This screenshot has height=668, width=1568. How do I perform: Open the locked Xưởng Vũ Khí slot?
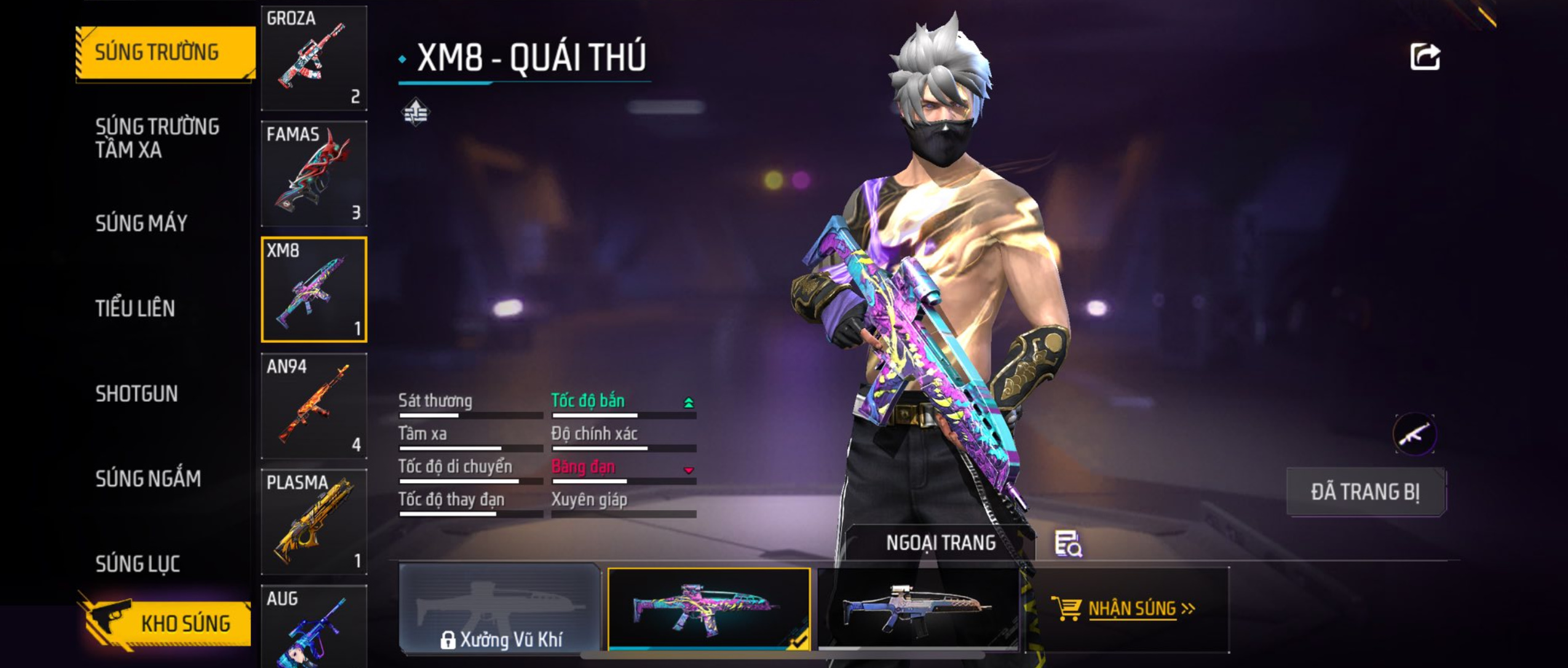pos(500,608)
